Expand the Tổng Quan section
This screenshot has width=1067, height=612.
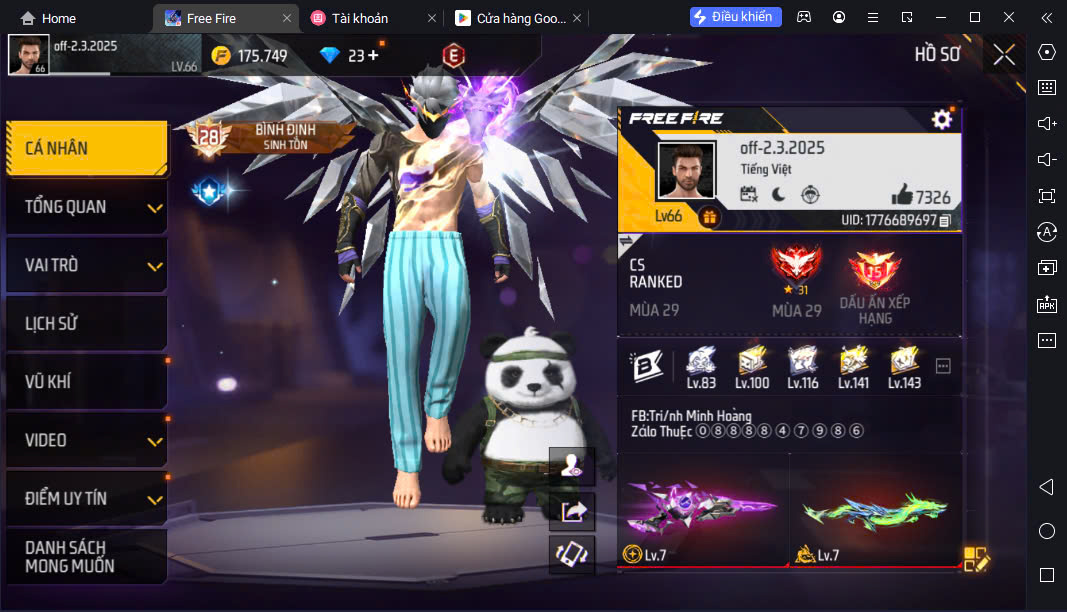click(86, 207)
